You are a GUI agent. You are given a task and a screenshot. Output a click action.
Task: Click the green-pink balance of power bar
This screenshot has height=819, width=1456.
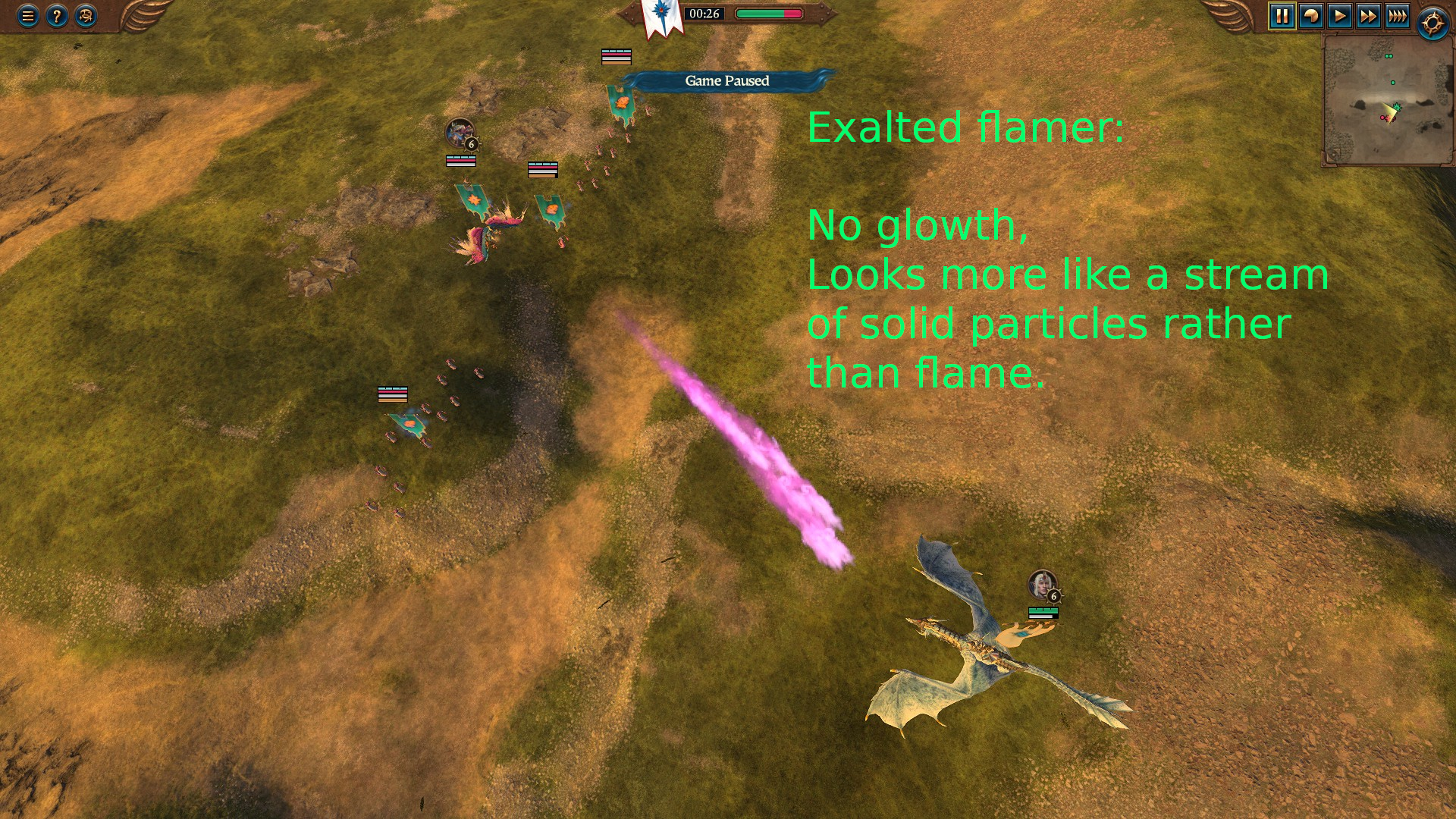(767, 13)
